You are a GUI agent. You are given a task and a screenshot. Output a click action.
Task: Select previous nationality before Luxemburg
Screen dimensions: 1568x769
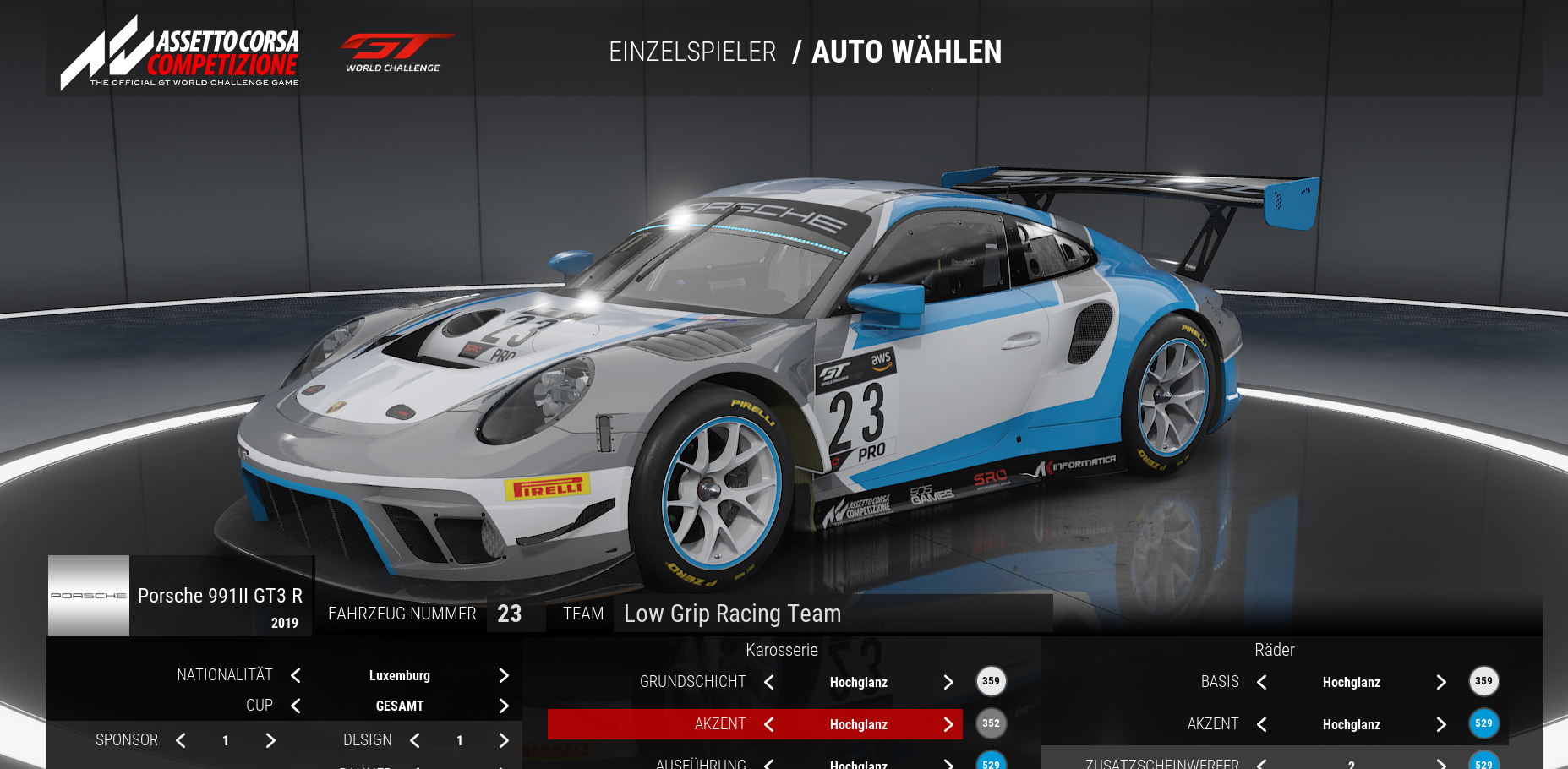click(296, 675)
